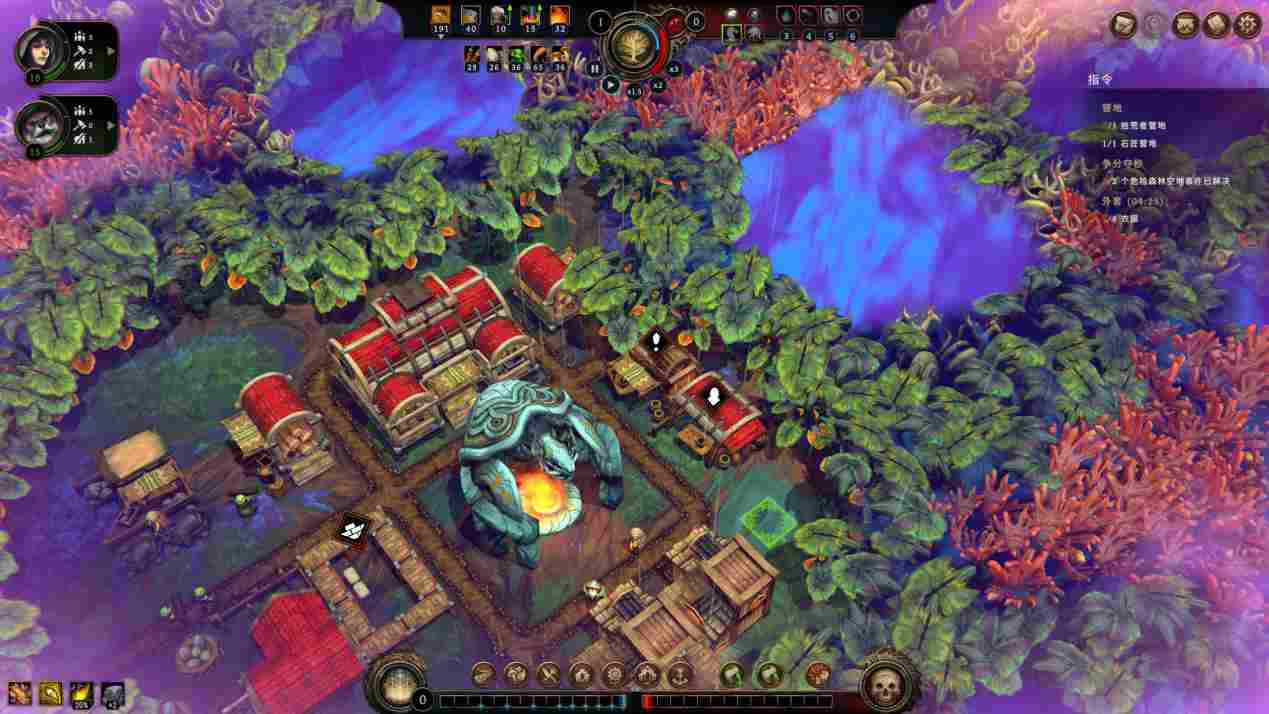Click the fire resource icon showing 32
This screenshot has width=1269, height=714.
560,15
